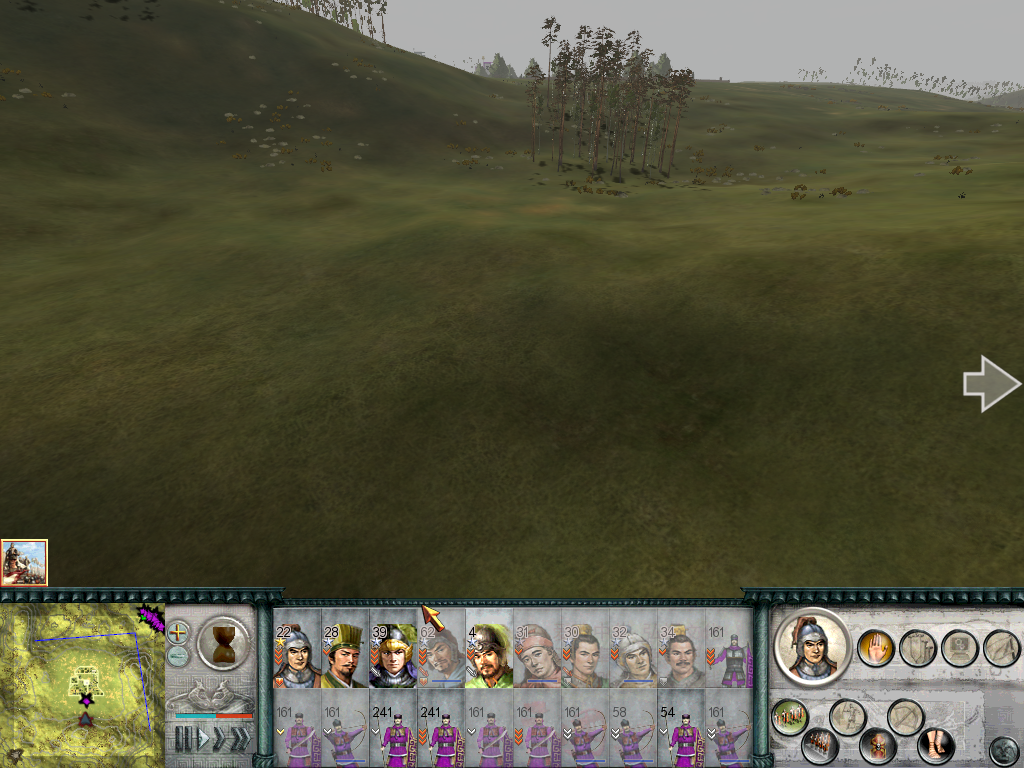Activate the halt order hand icon
This screenshot has height=768, width=1024.
point(875,648)
